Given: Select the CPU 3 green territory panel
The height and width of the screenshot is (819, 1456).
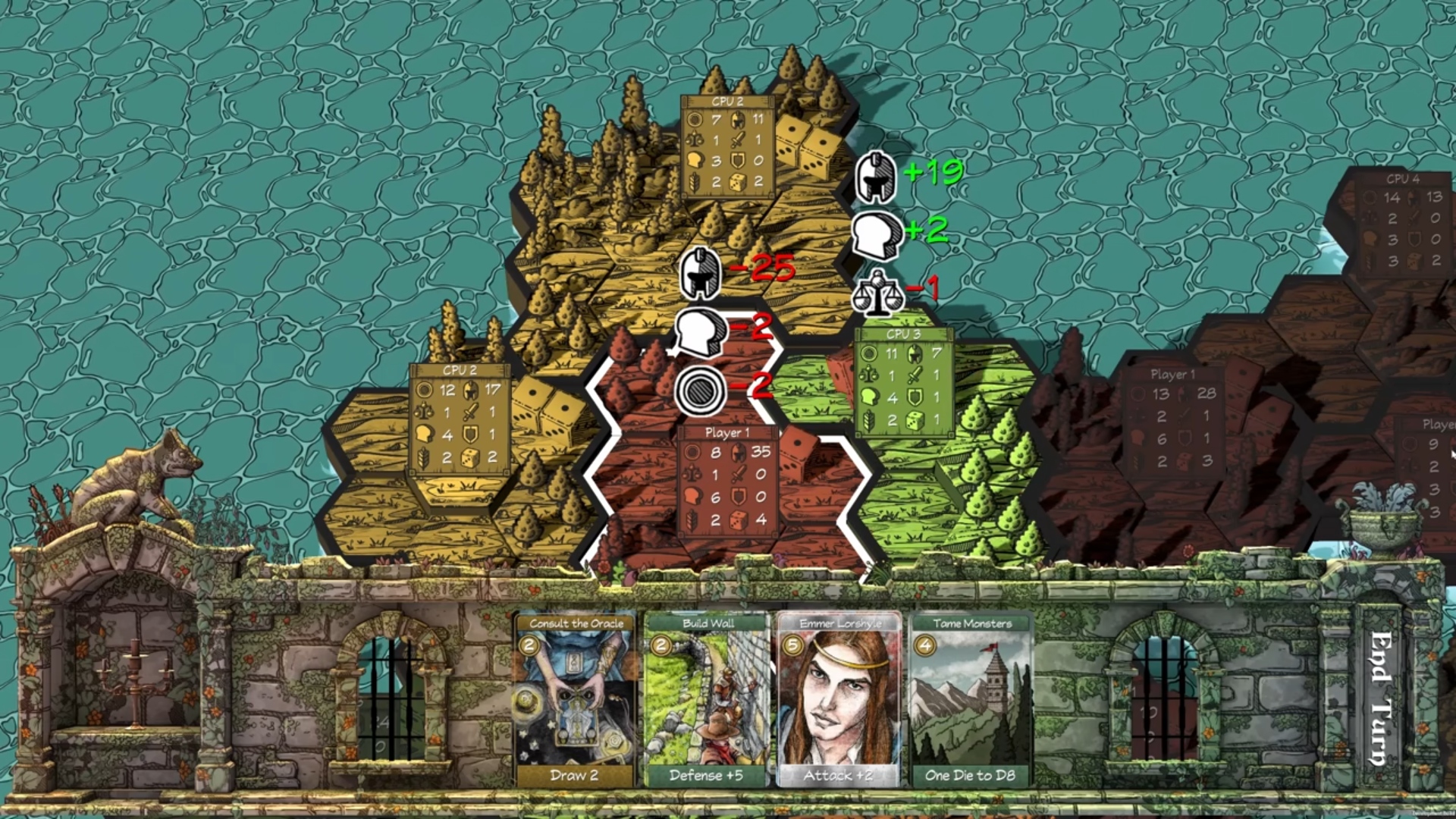Looking at the screenshot, I should click(903, 383).
